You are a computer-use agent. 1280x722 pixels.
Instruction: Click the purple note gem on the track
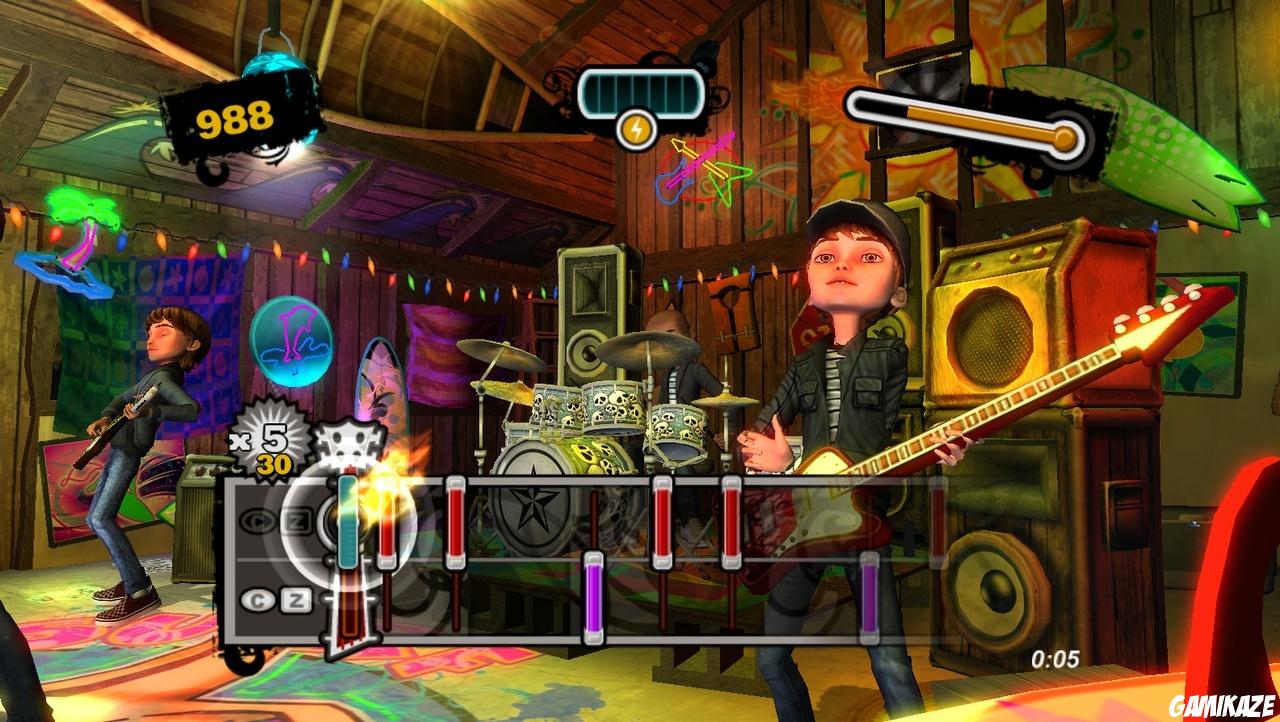(x=591, y=600)
